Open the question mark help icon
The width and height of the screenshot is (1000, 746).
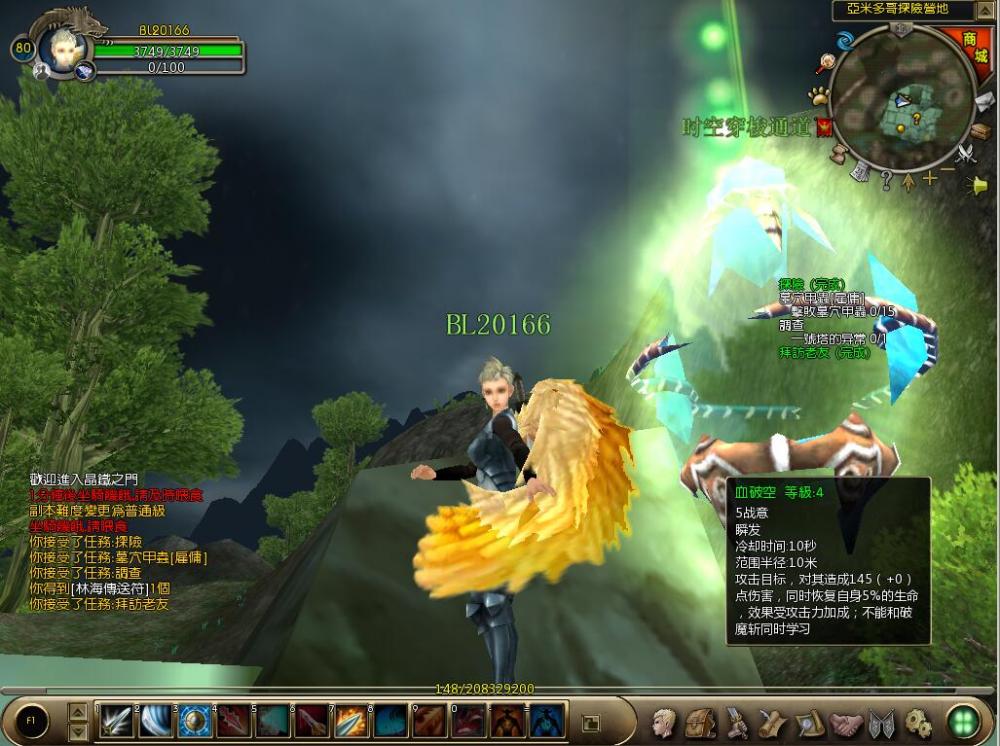[x=885, y=180]
